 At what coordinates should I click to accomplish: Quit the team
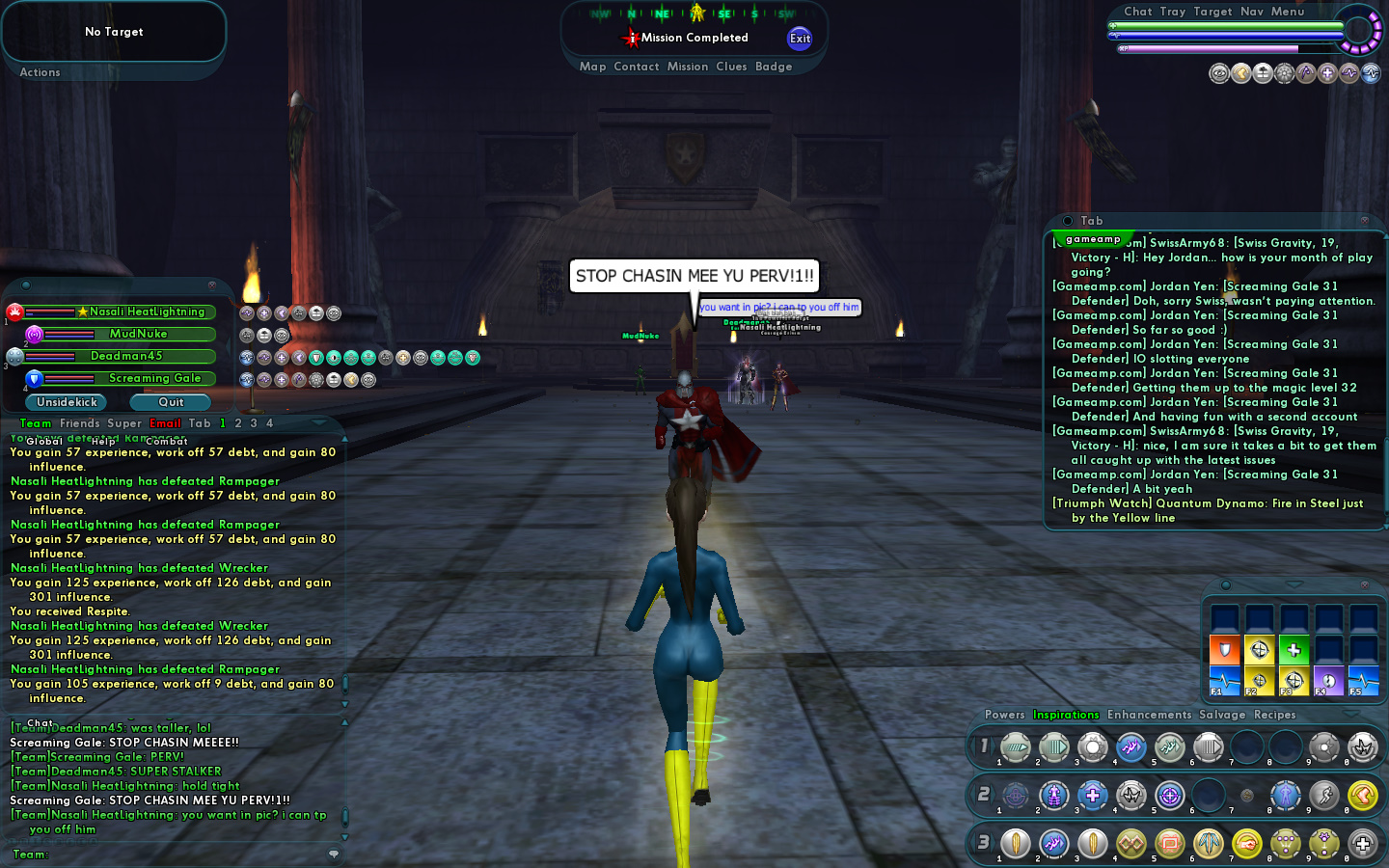pyautogui.click(x=171, y=402)
